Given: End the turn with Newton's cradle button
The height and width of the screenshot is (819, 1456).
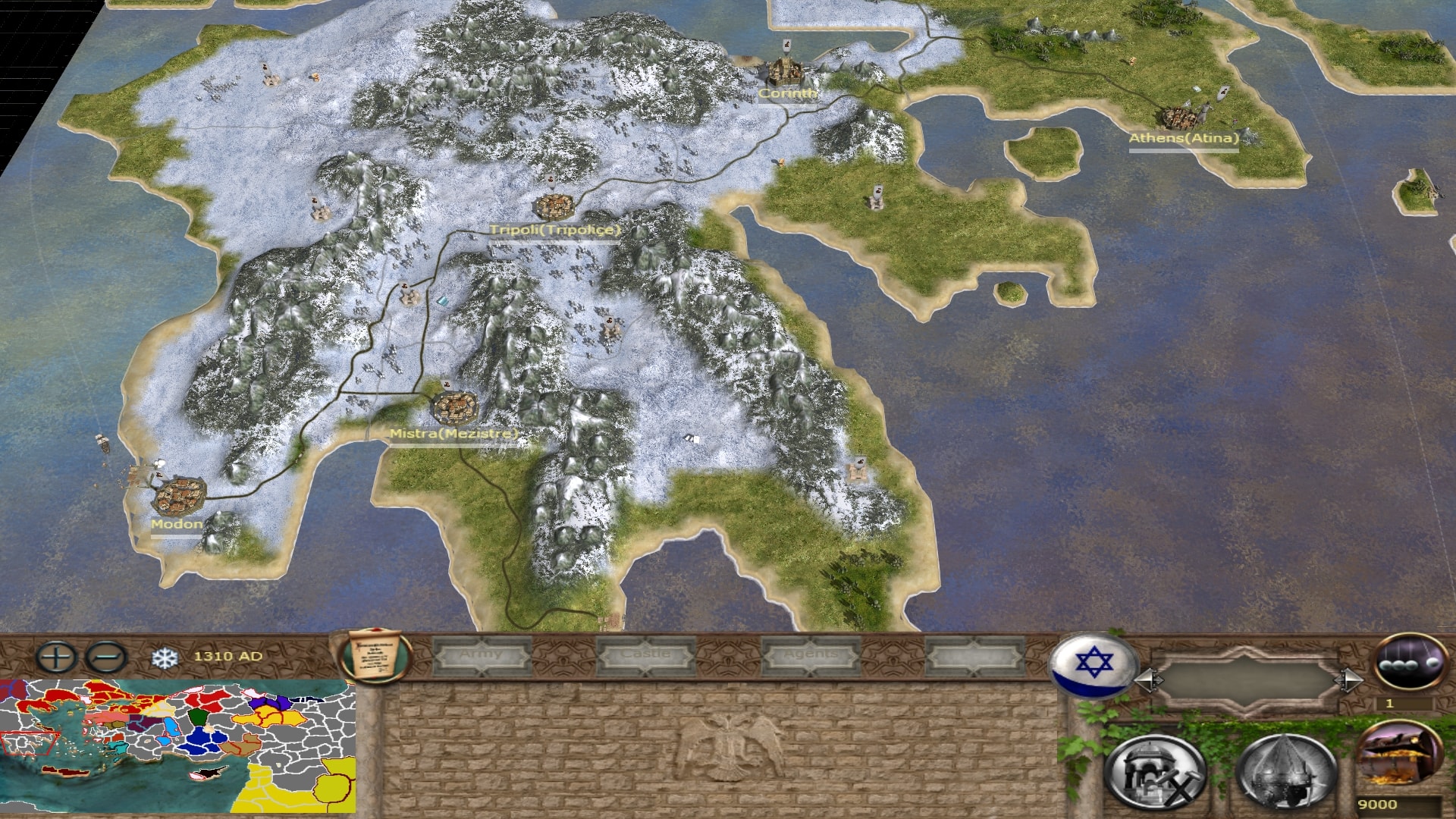Looking at the screenshot, I should (x=1409, y=661).
